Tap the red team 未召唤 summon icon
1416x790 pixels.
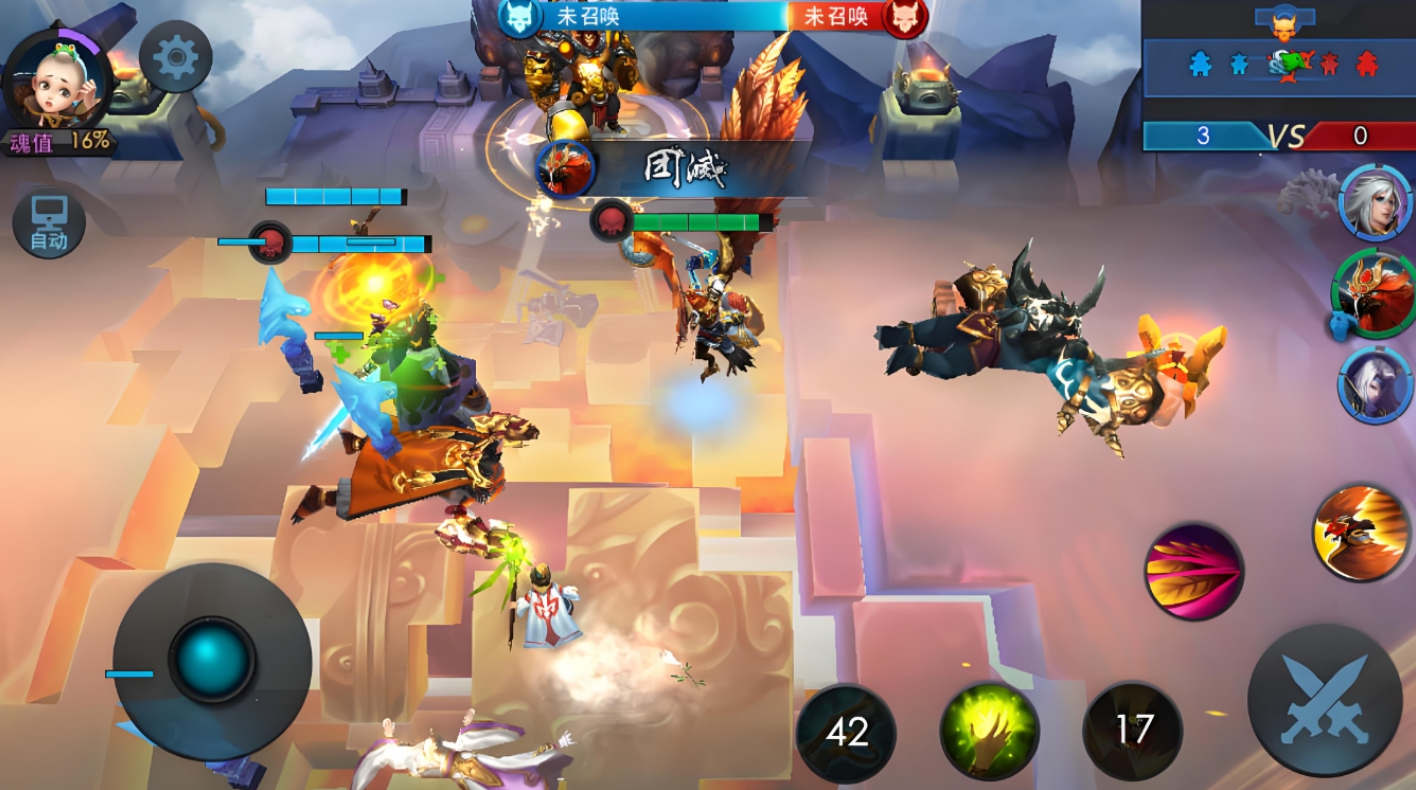click(904, 17)
